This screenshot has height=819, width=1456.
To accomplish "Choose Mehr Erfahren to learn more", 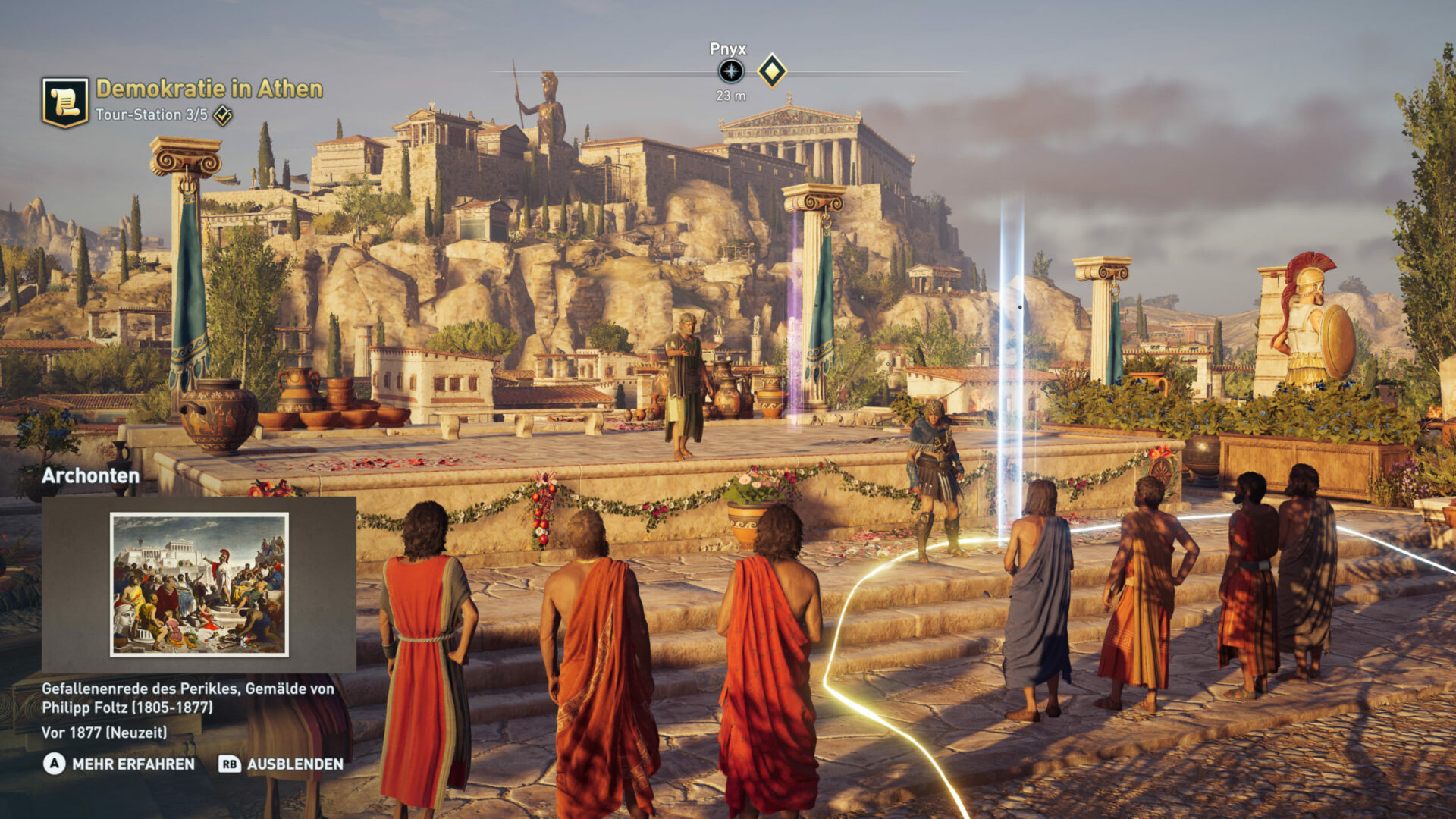I will click(119, 764).
